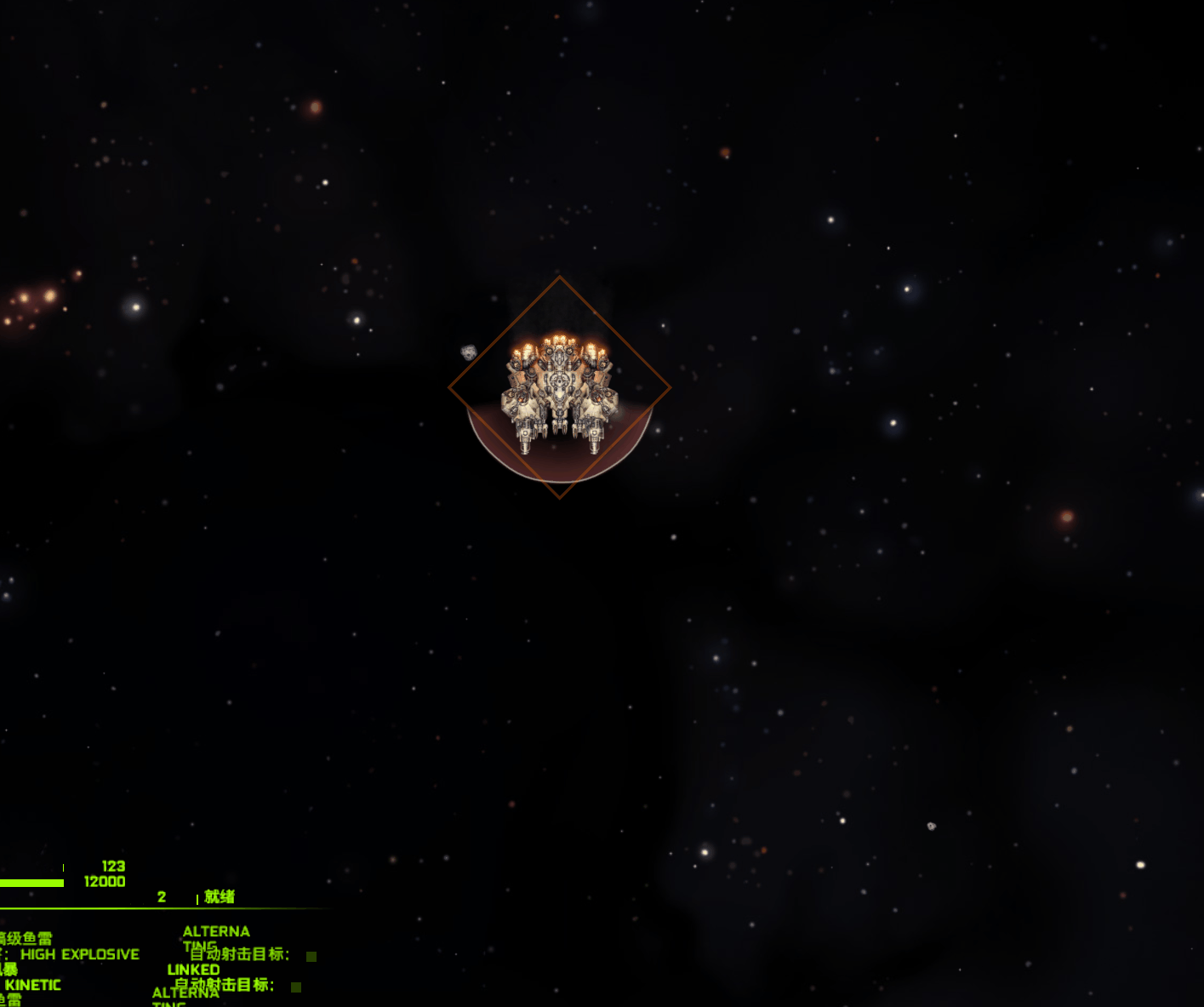Click the ship's glowing engine cluster
Screen dimensions: 1204x1007
[559, 340]
